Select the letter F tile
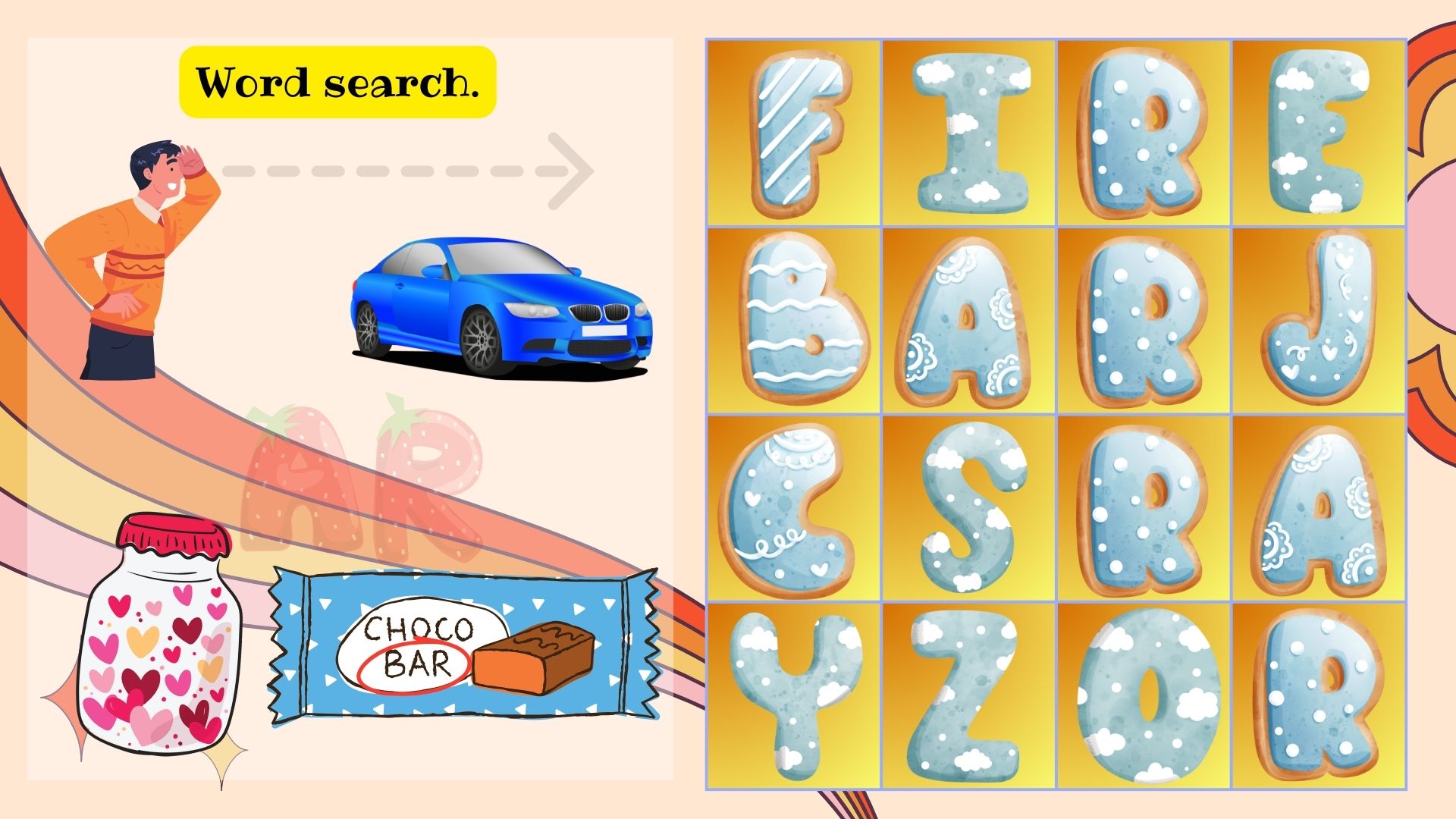 coord(794,133)
